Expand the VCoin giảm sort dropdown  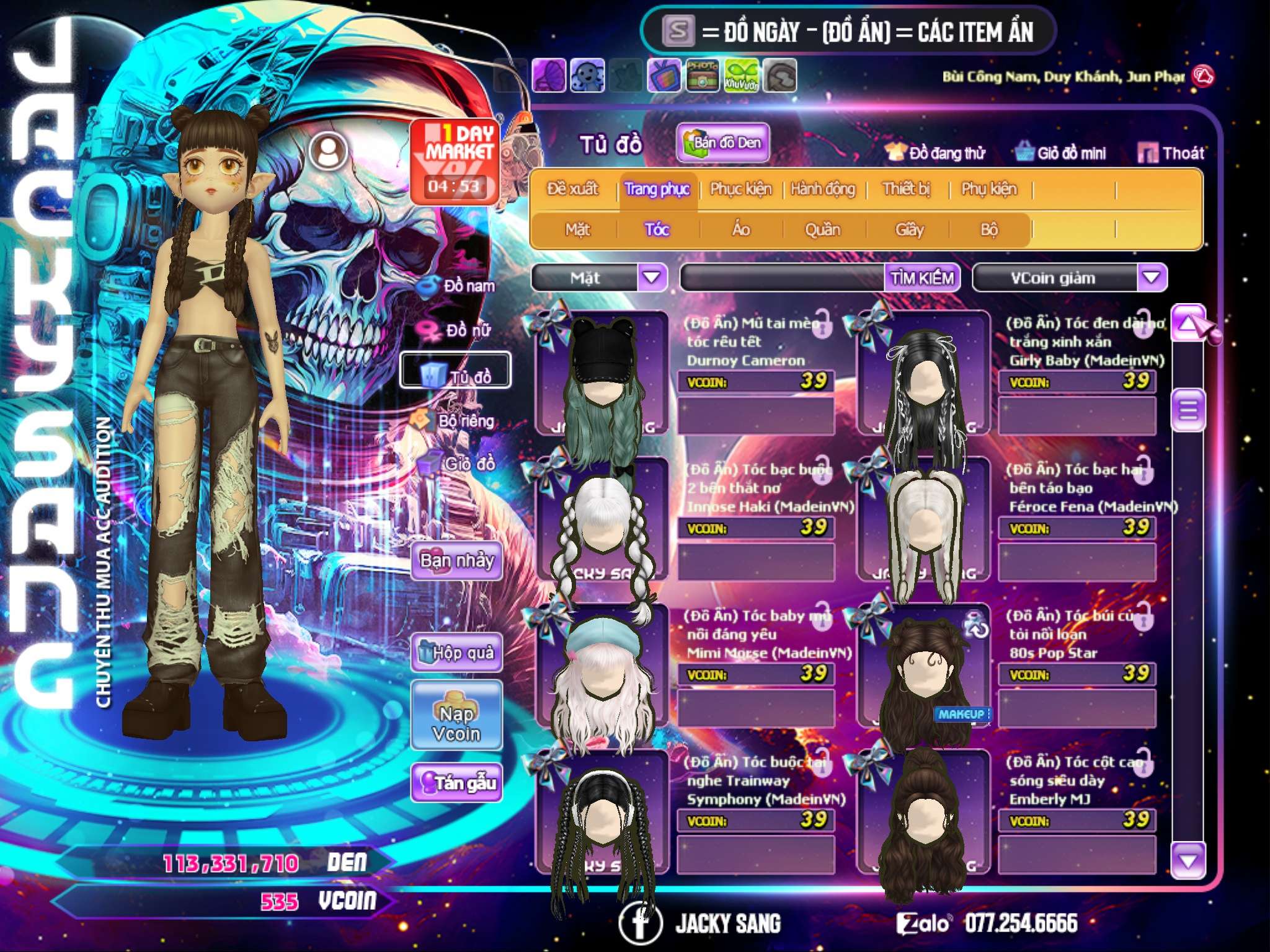(x=1152, y=278)
